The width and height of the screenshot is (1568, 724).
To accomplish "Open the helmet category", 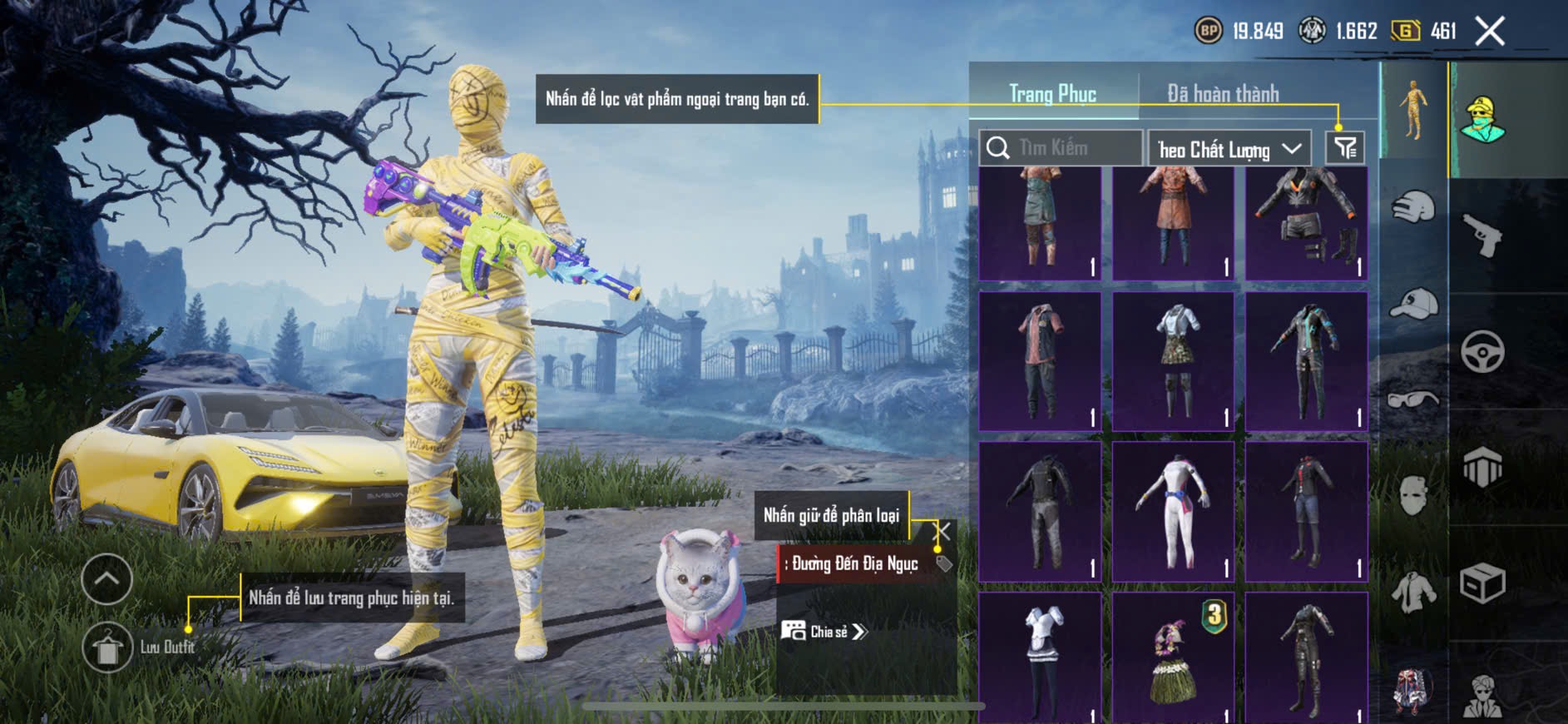I will click(1412, 206).
